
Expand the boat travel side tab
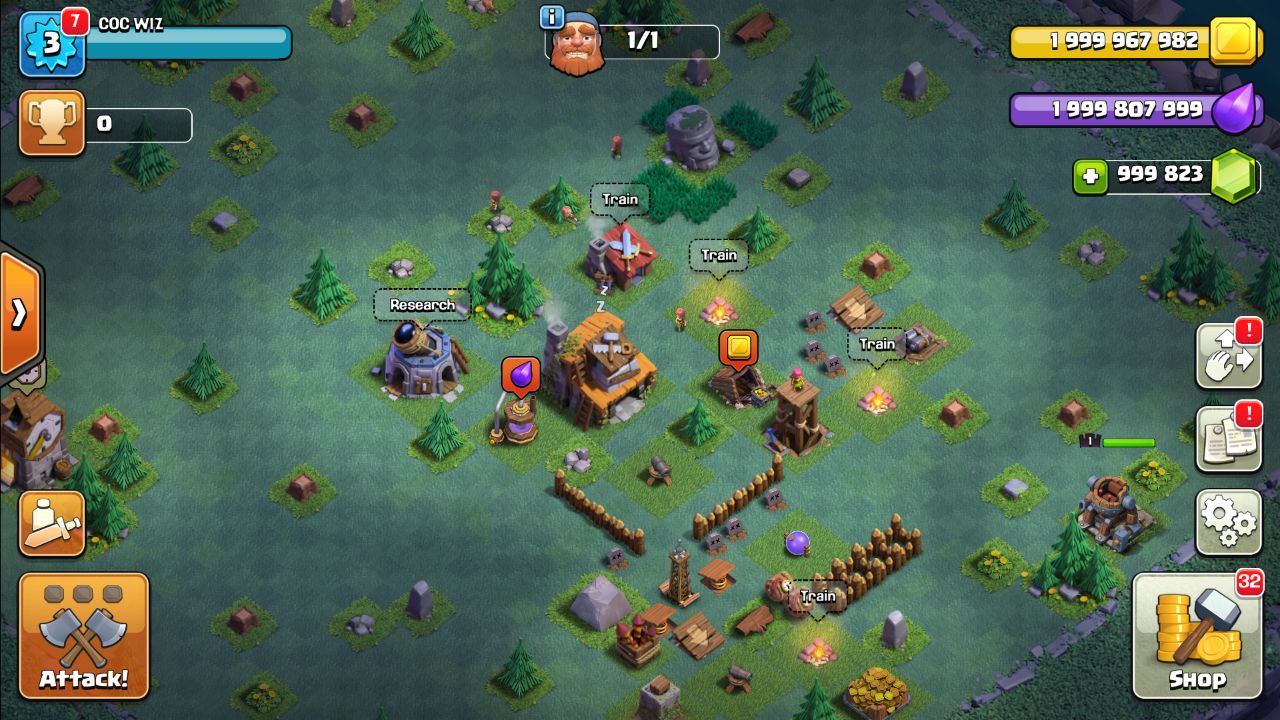18,312
